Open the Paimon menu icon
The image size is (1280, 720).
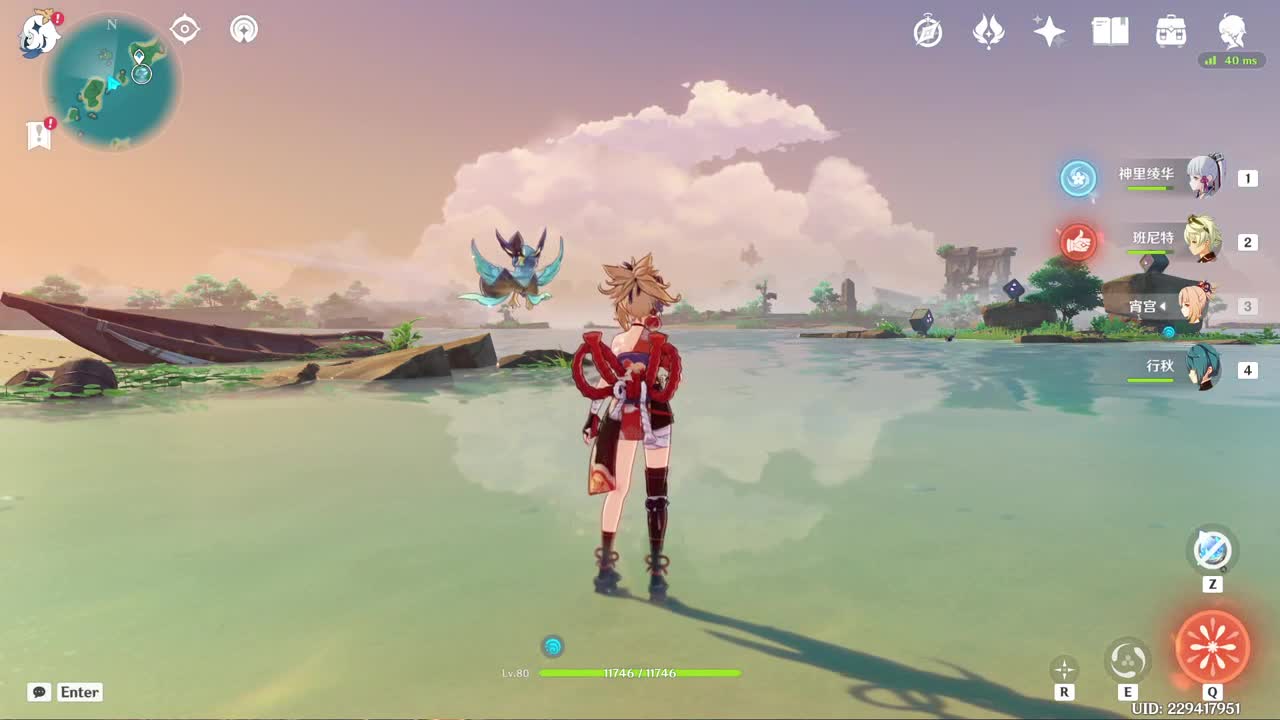(40, 33)
